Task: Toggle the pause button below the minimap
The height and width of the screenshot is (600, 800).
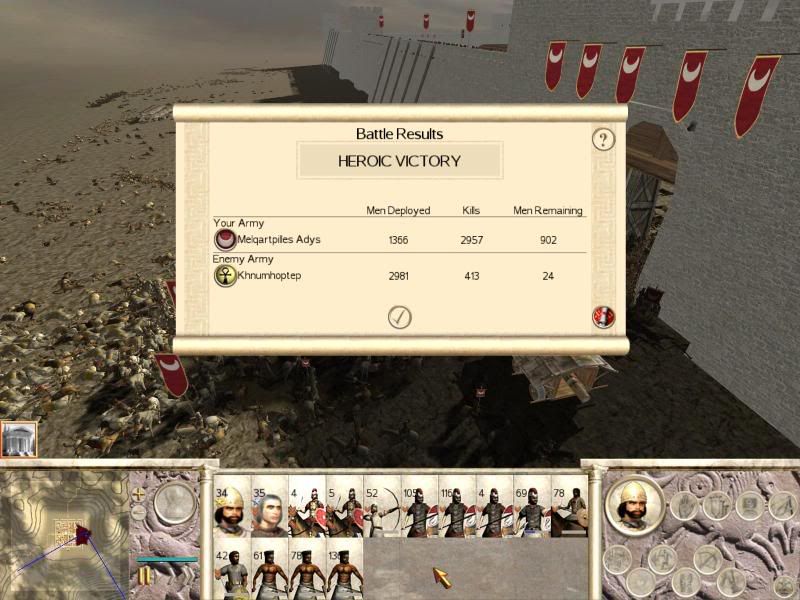Action: [x=145, y=575]
